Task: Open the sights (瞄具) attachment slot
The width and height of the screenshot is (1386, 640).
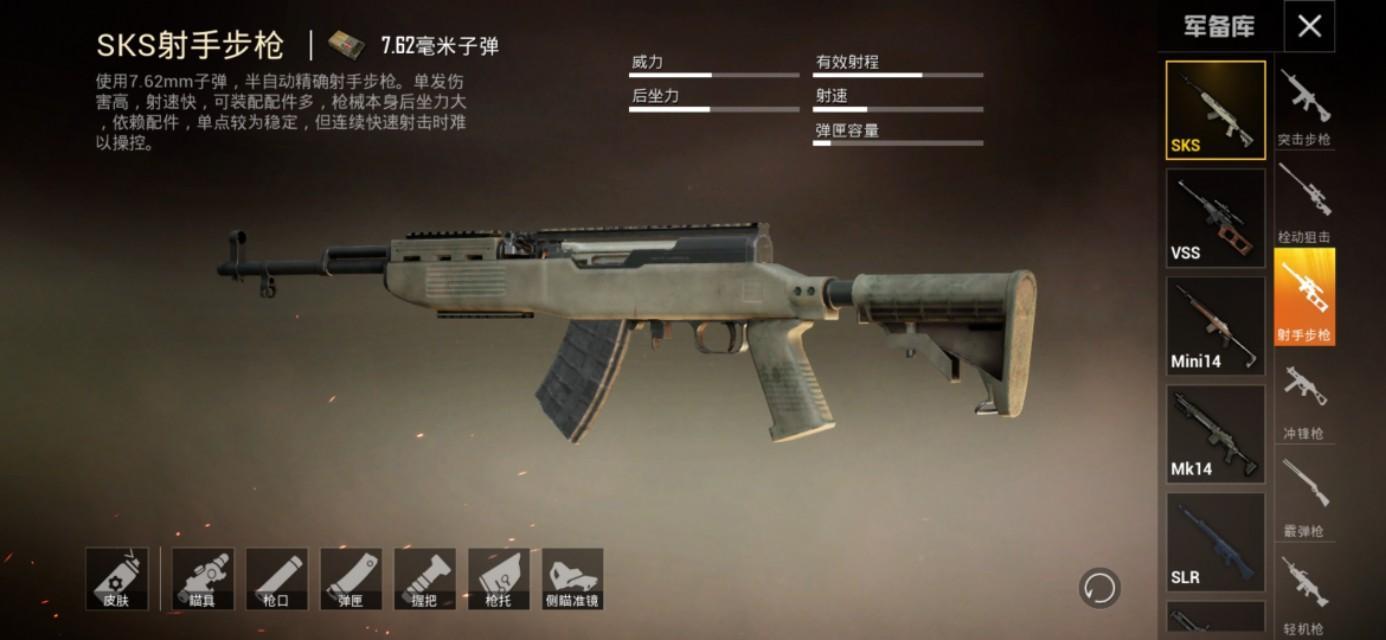Action: [x=203, y=579]
